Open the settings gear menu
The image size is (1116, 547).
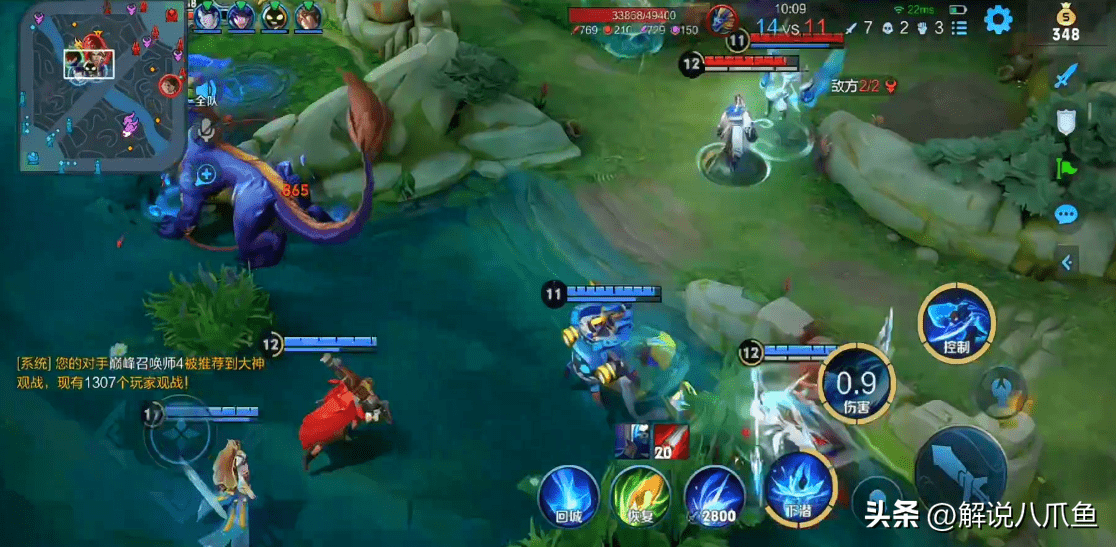[997, 19]
